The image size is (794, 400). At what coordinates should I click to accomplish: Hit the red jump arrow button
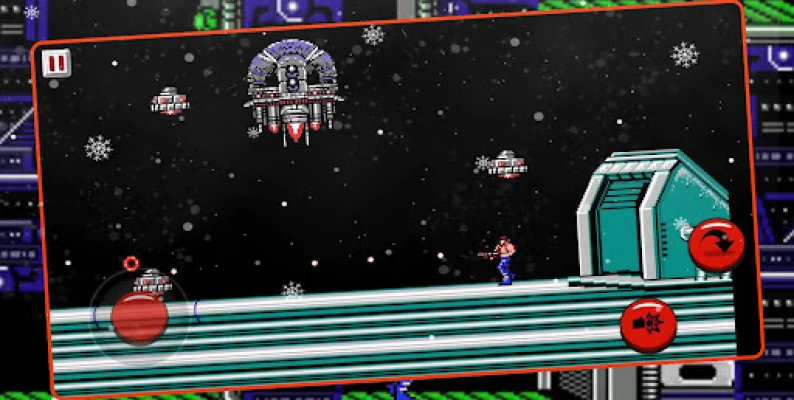coord(718,244)
